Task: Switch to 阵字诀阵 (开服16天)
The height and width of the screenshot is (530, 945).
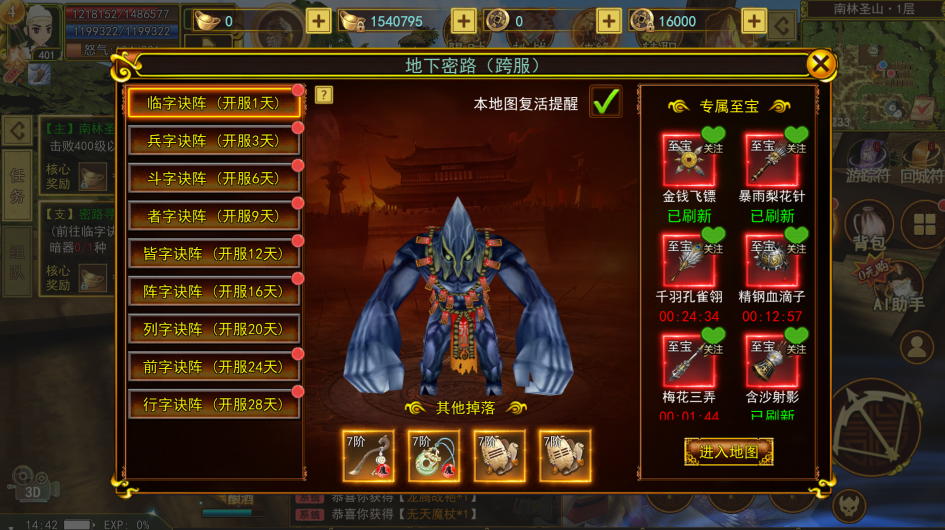Action: 213,292
